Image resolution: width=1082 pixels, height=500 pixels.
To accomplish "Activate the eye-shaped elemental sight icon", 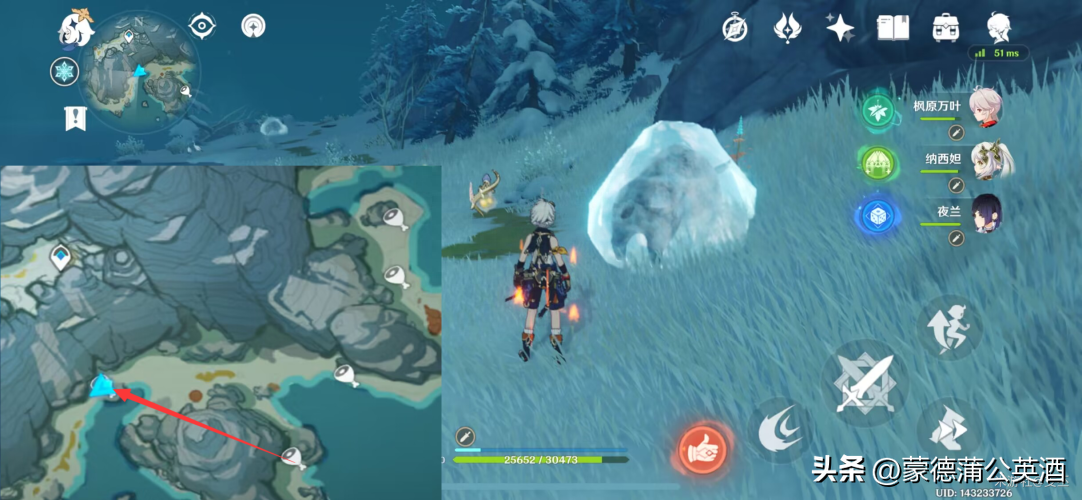I will 203,26.
